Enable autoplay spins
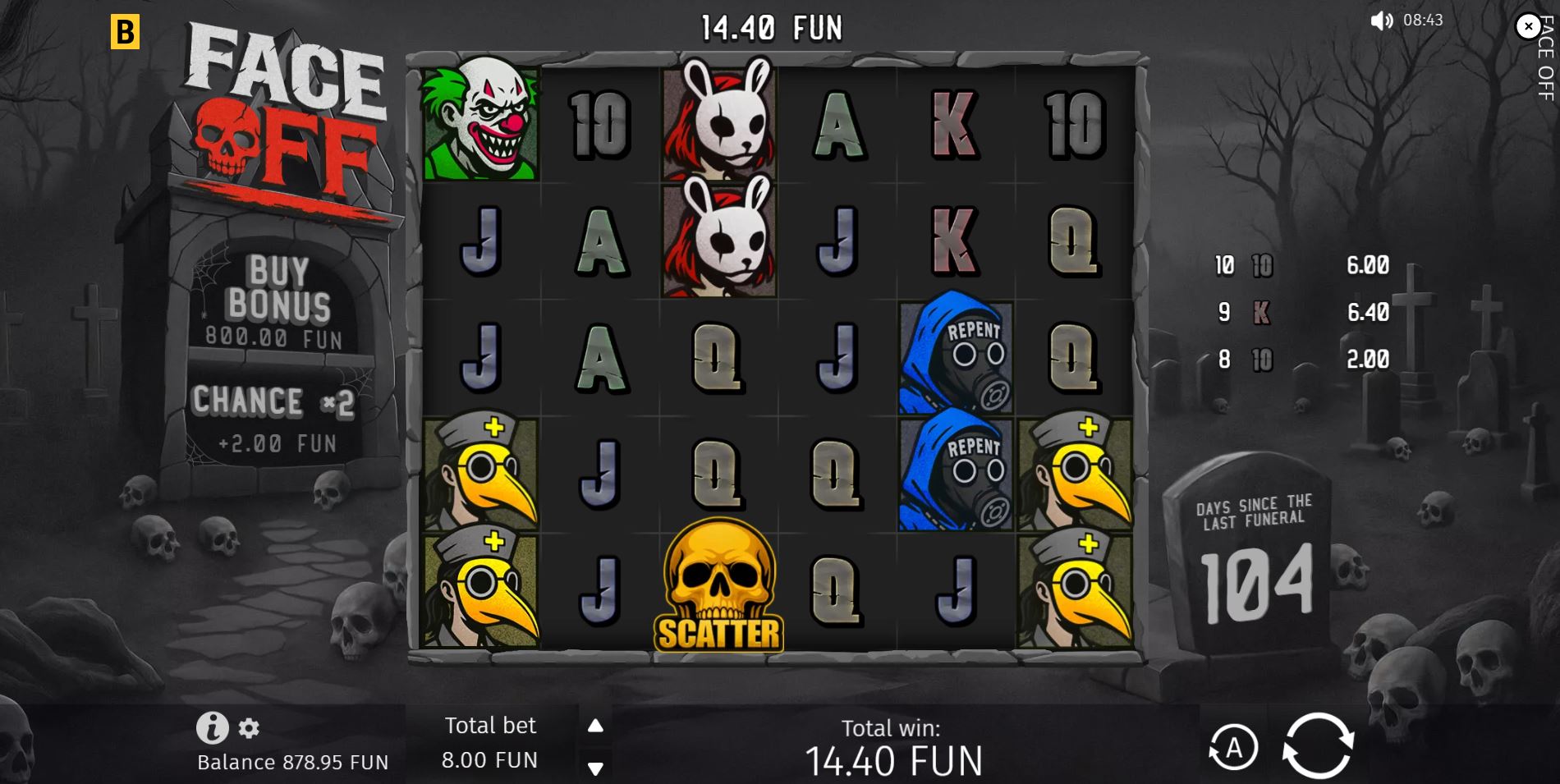The width and height of the screenshot is (1560, 784). [x=1234, y=747]
